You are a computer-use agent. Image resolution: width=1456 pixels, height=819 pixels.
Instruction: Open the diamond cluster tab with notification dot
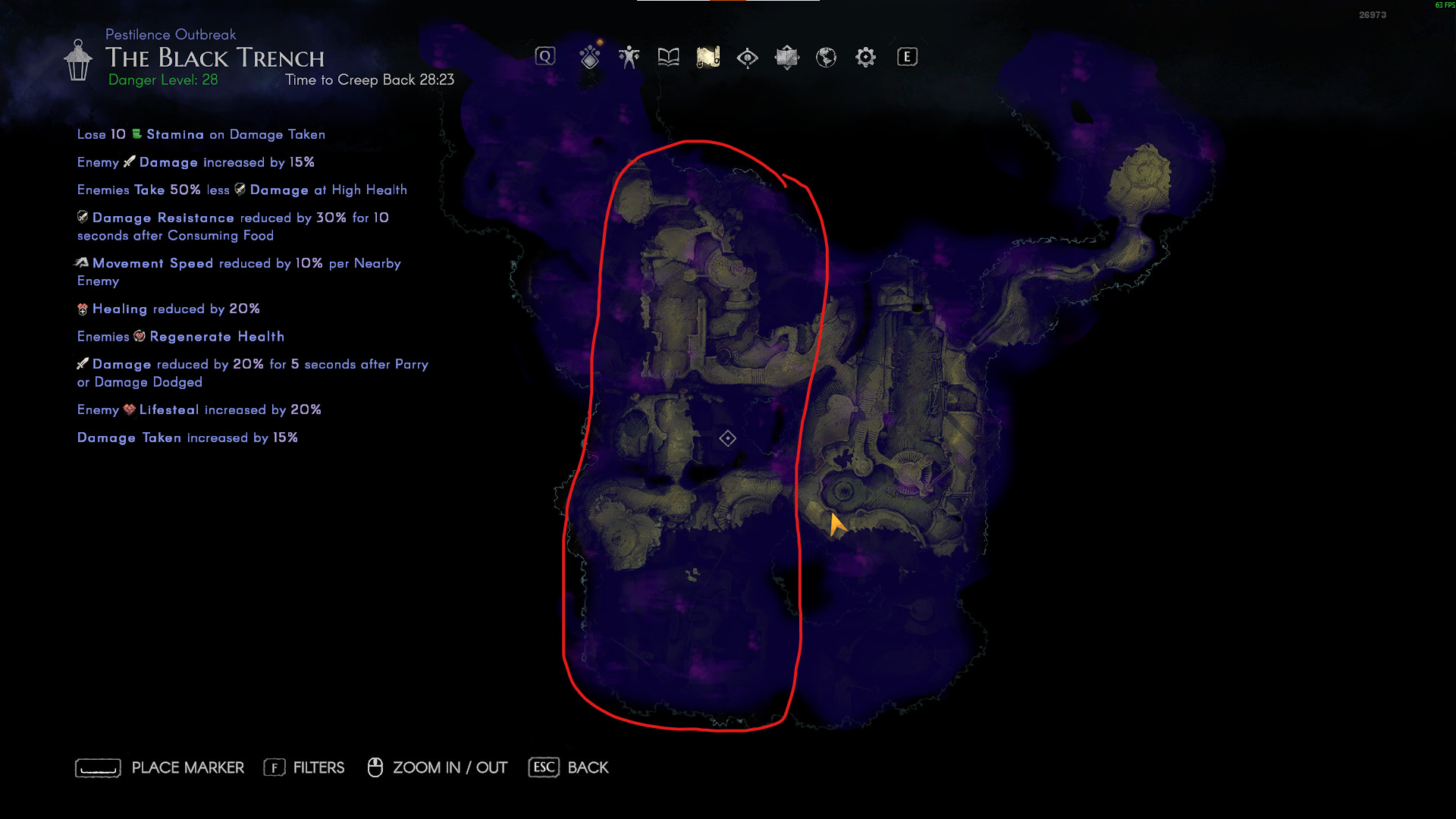tap(590, 57)
